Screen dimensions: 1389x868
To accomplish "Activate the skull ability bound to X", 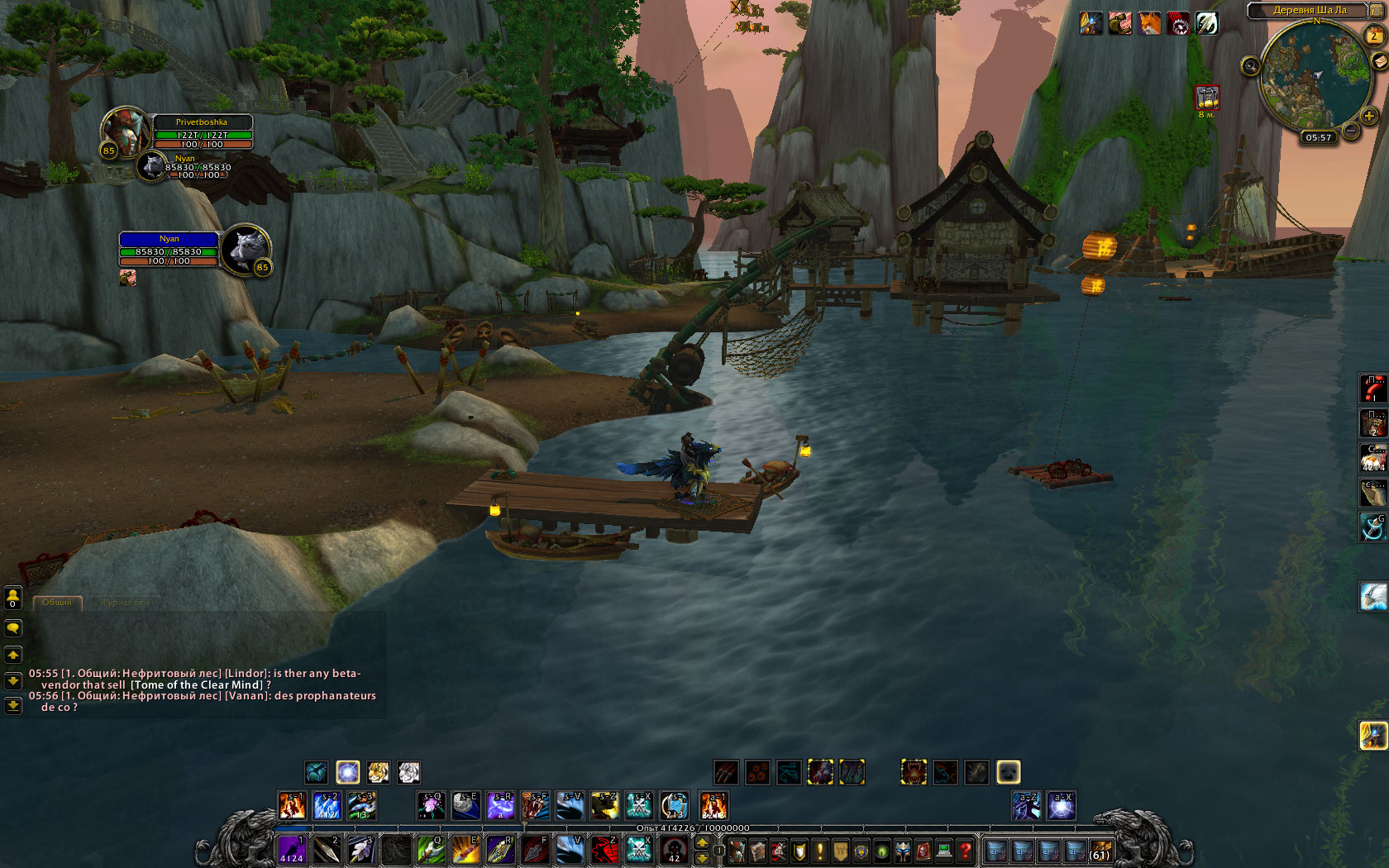I will coord(638,850).
